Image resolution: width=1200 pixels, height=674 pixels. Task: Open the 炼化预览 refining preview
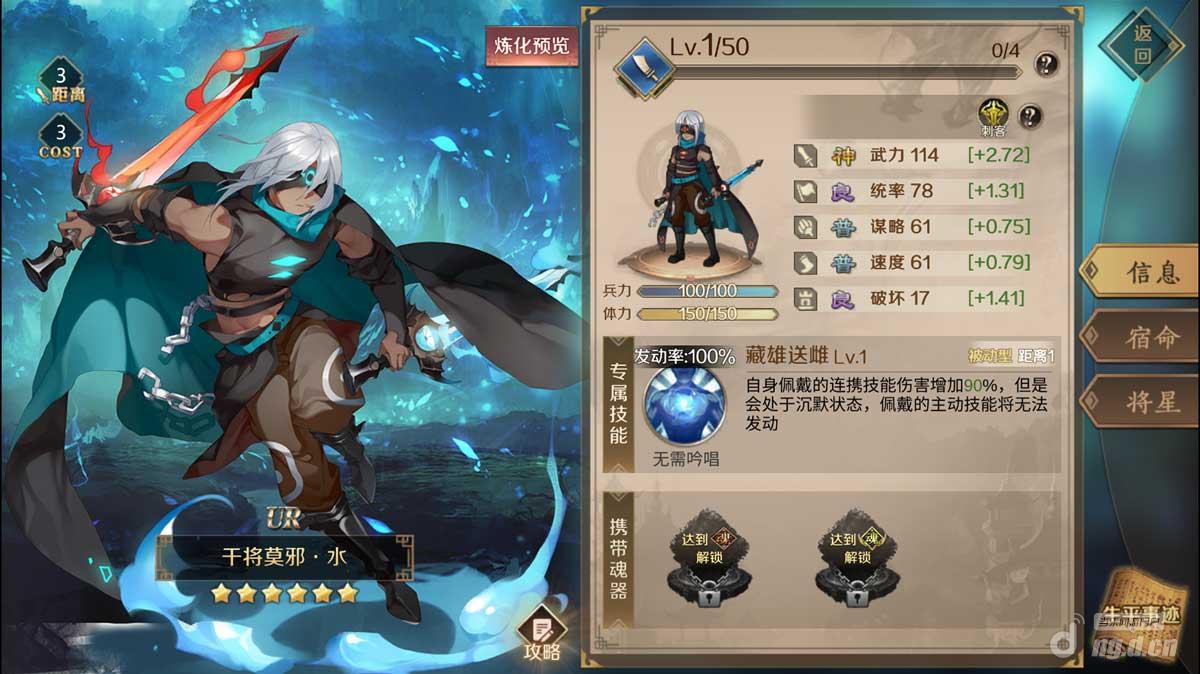point(531,46)
